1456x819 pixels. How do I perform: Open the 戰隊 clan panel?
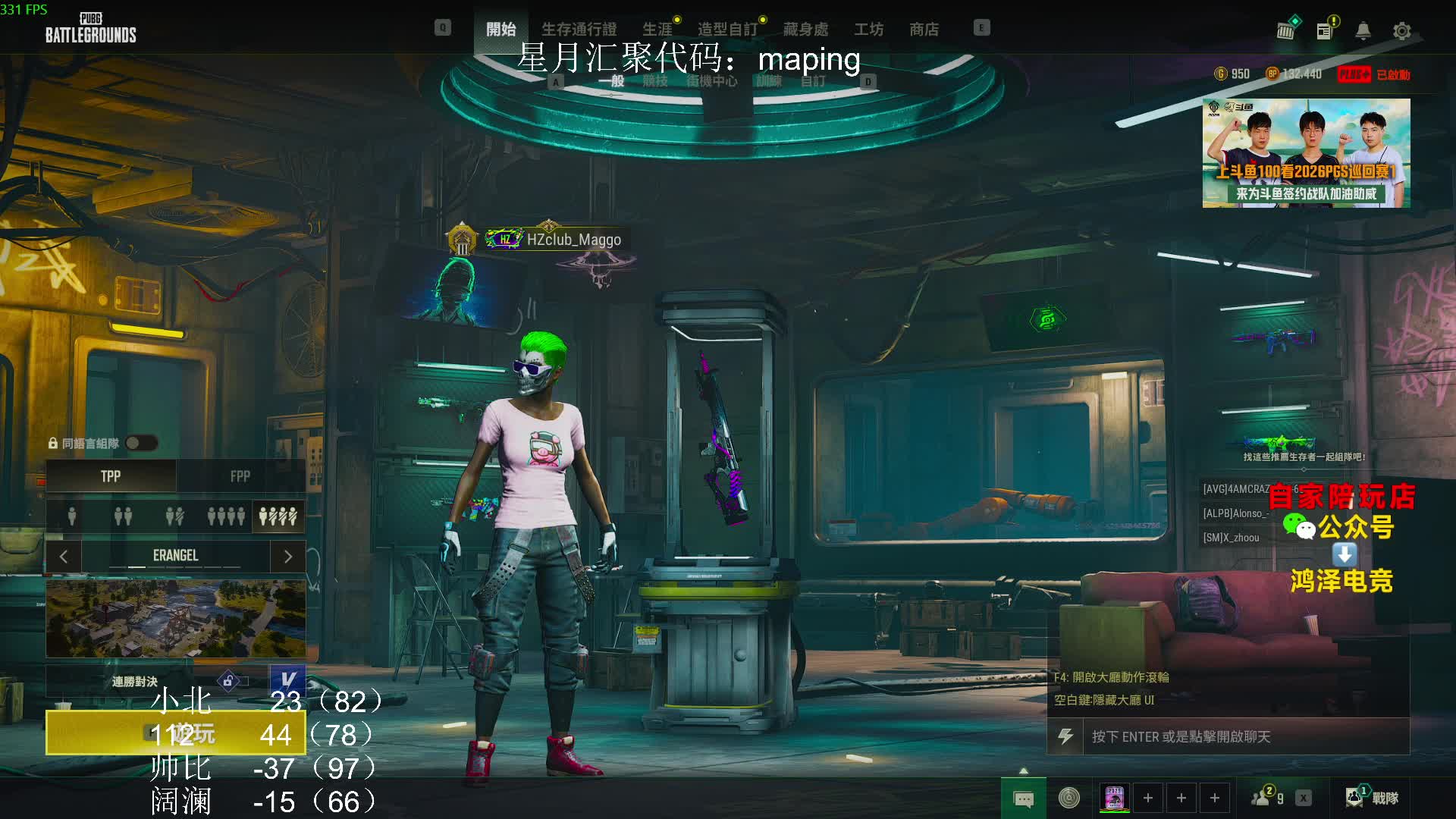tap(1373, 797)
